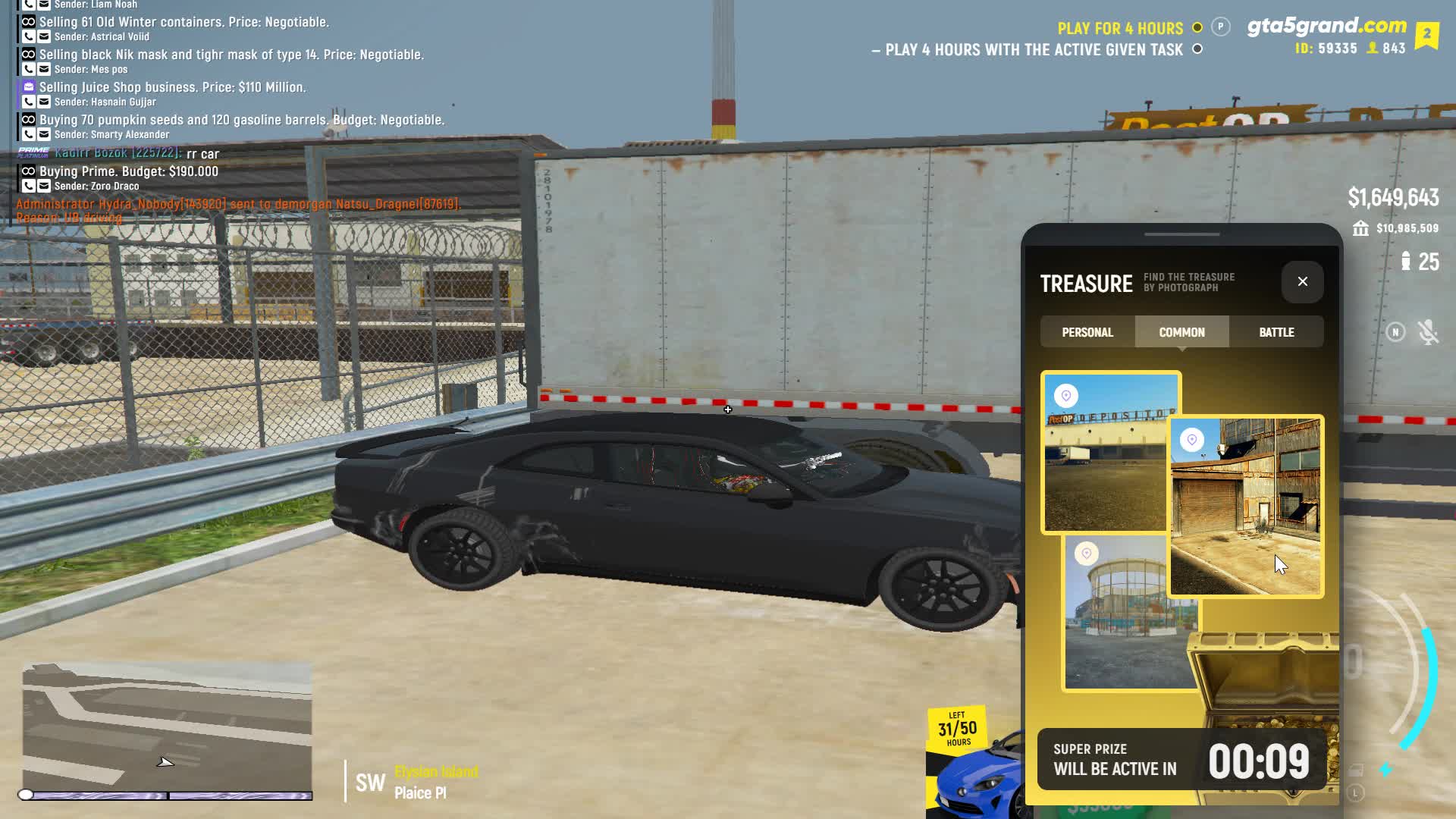Viewport: 1456px width, 819px height.
Task: Open the 31/50 hours car reward badge
Action: click(x=957, y=730)
